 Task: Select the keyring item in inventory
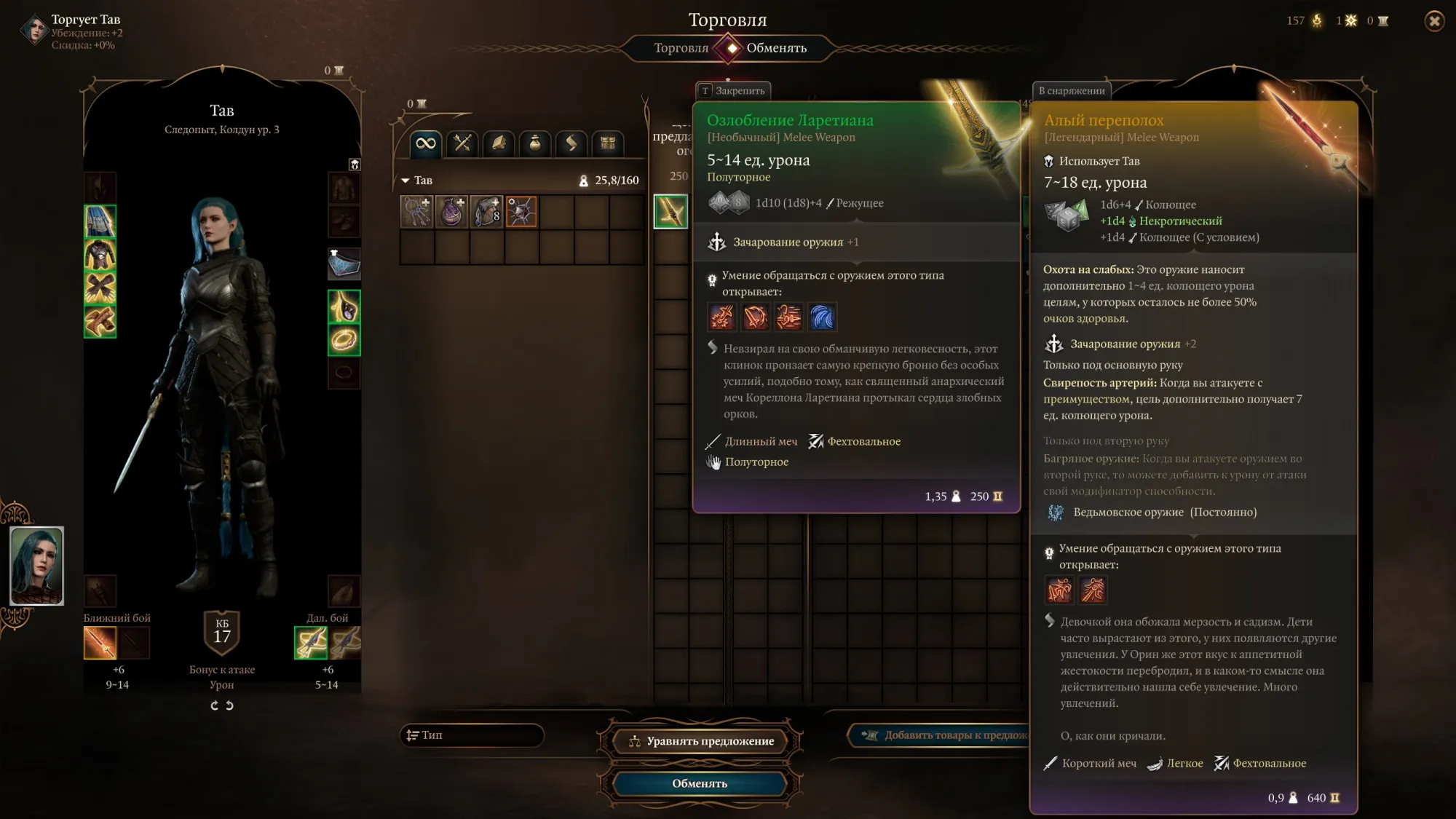click(x=416, y=212)
